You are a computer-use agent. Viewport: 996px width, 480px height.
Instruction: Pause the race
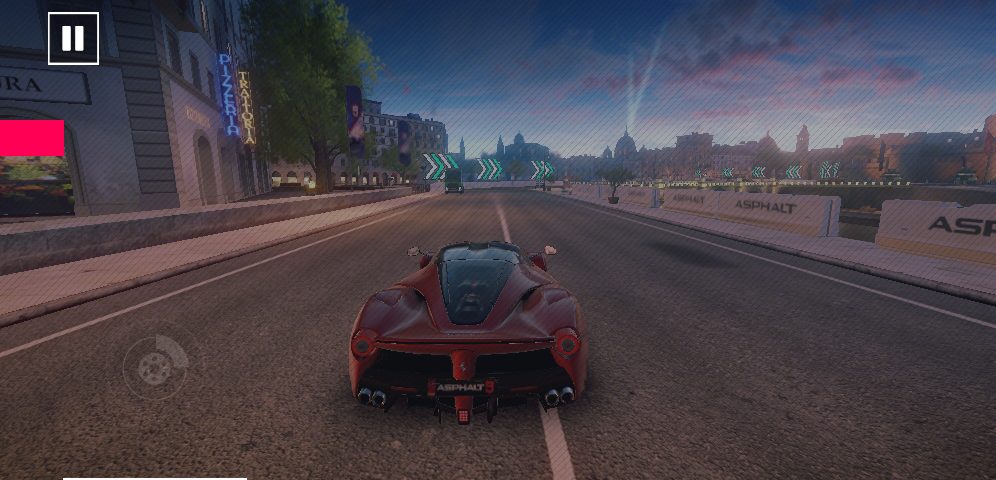(x=73, y=38)
